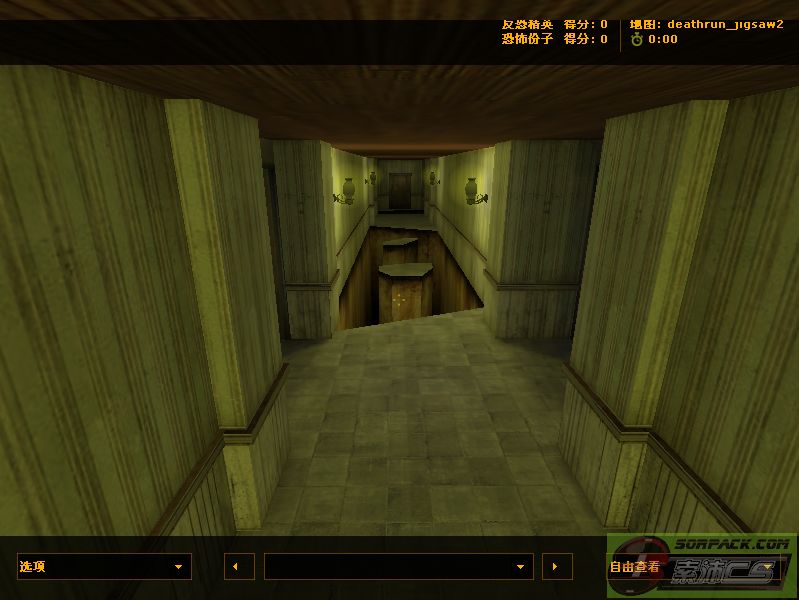The width and height of the screenshot is (799, 600).
Task: Click the 自由查看 view mode button
Action: coord(637,566)
